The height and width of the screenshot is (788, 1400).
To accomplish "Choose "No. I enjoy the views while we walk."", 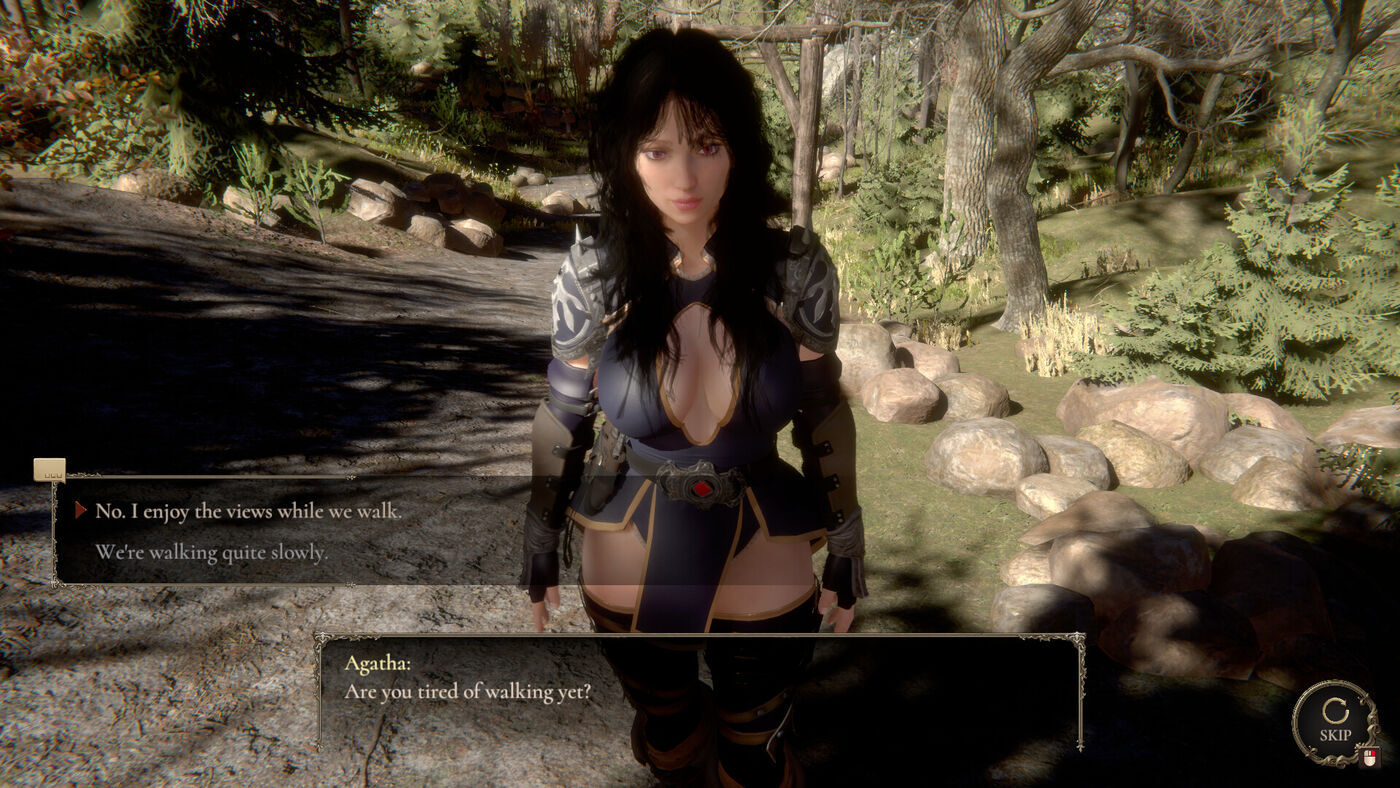I will coord(248,511).
